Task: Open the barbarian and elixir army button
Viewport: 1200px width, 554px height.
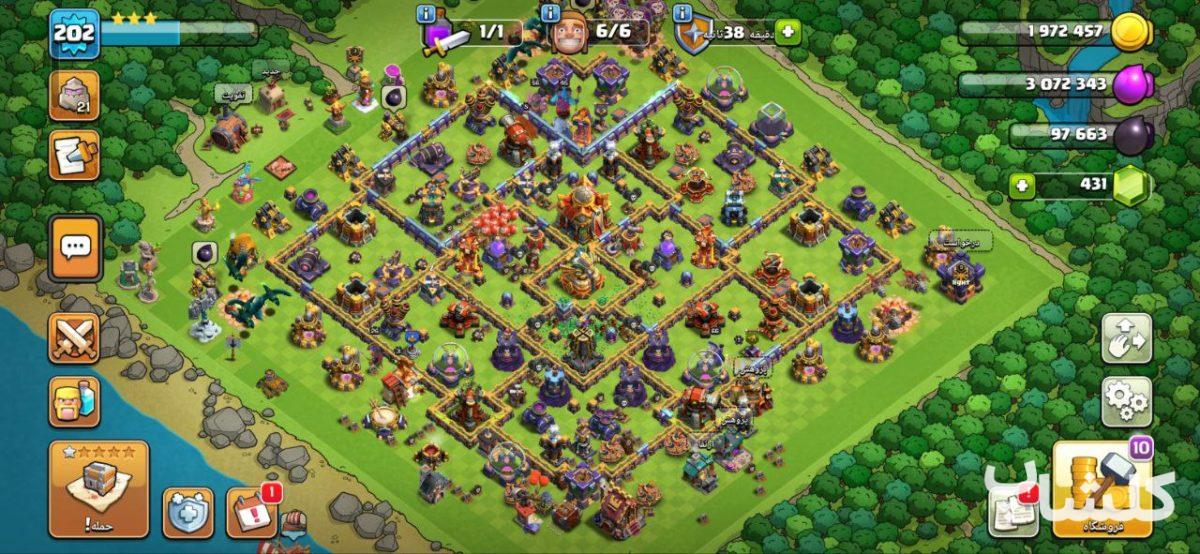Action: [74, 400]
